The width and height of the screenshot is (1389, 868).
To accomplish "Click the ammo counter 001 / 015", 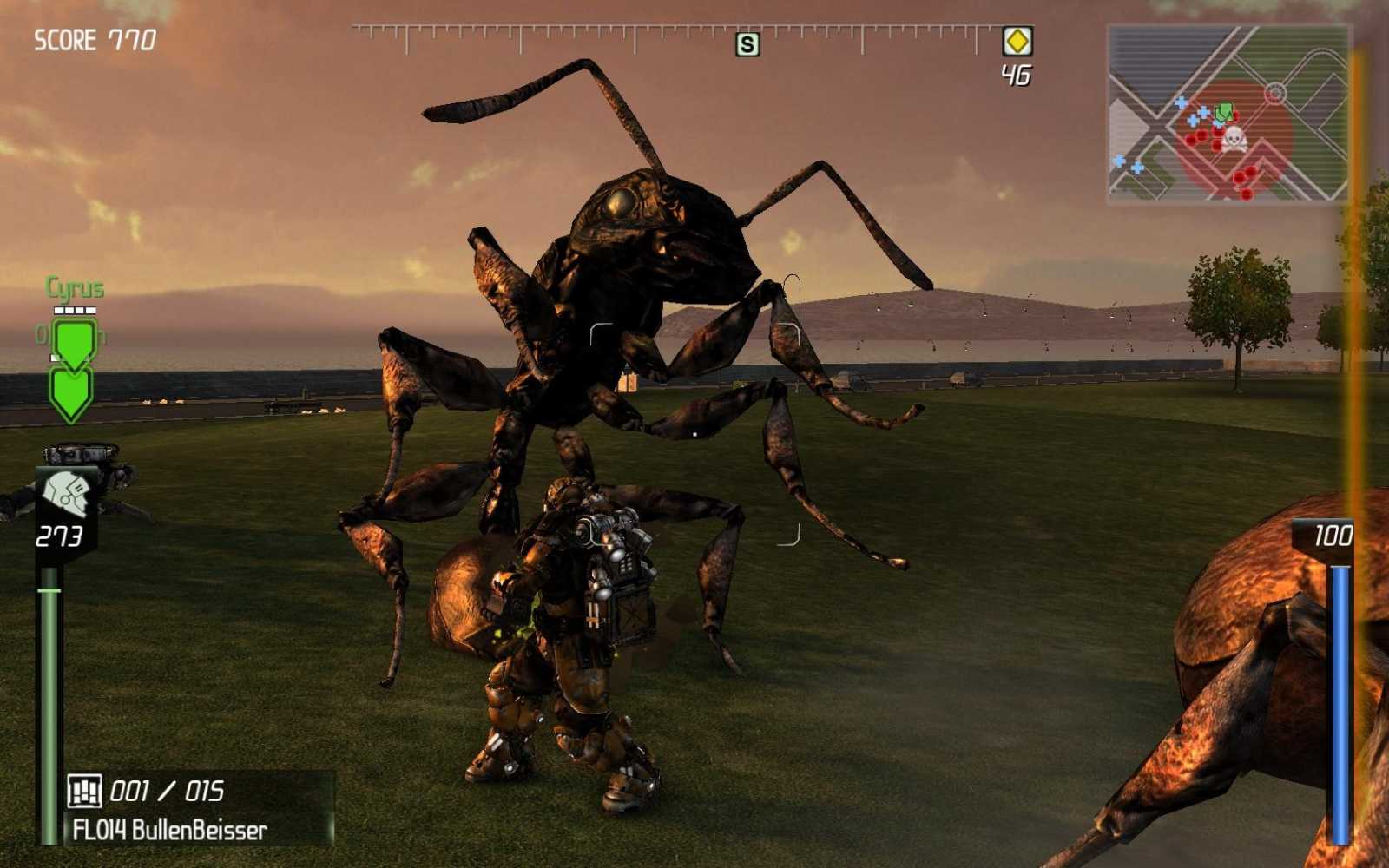I will pos(165,791).
